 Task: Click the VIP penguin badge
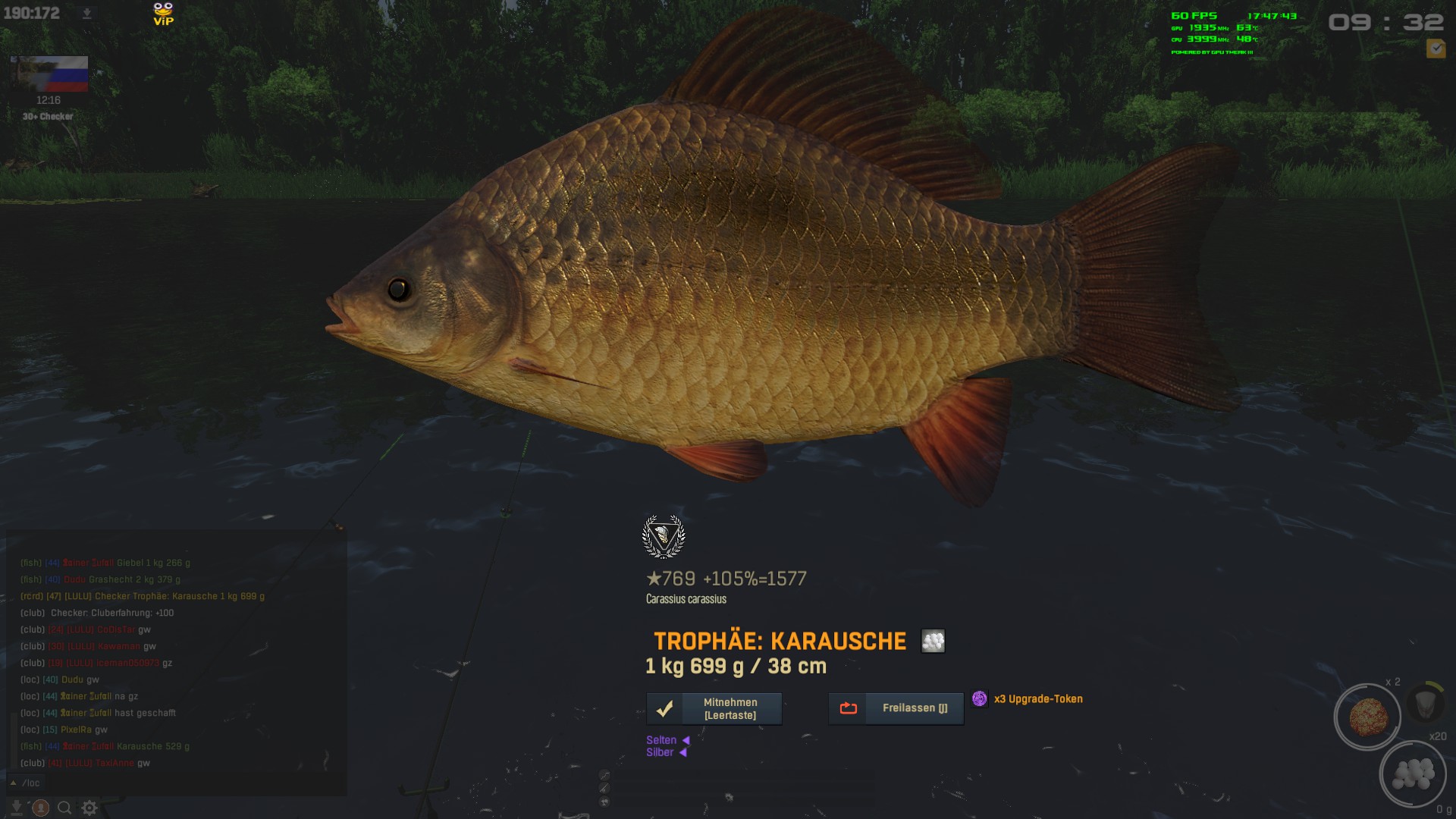163,14
